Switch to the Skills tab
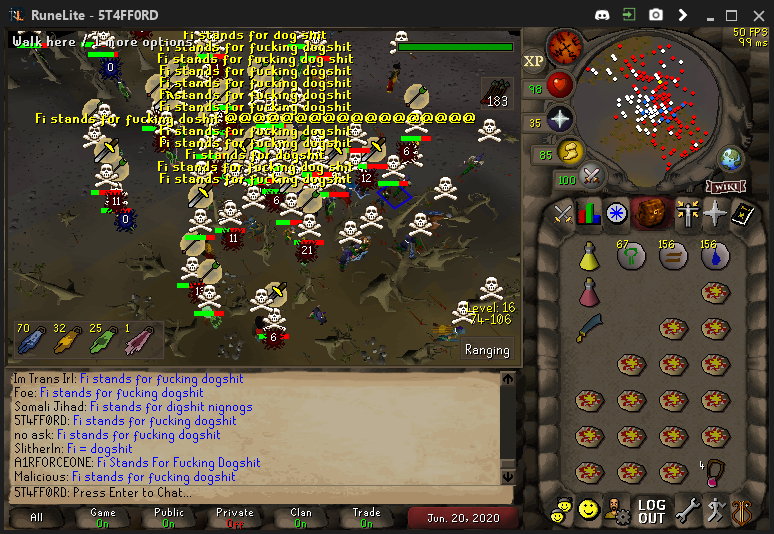The image size is (774, 534). (589, 213)
